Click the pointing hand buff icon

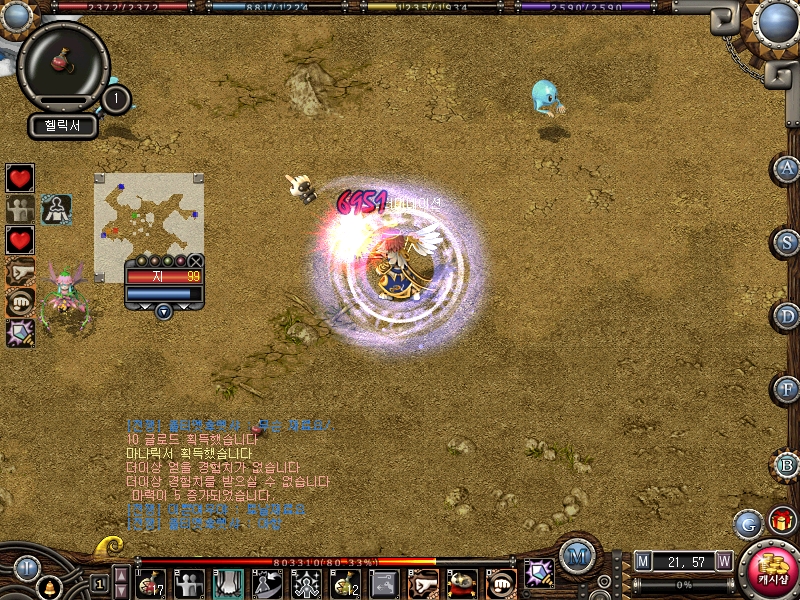pos(20,271)
